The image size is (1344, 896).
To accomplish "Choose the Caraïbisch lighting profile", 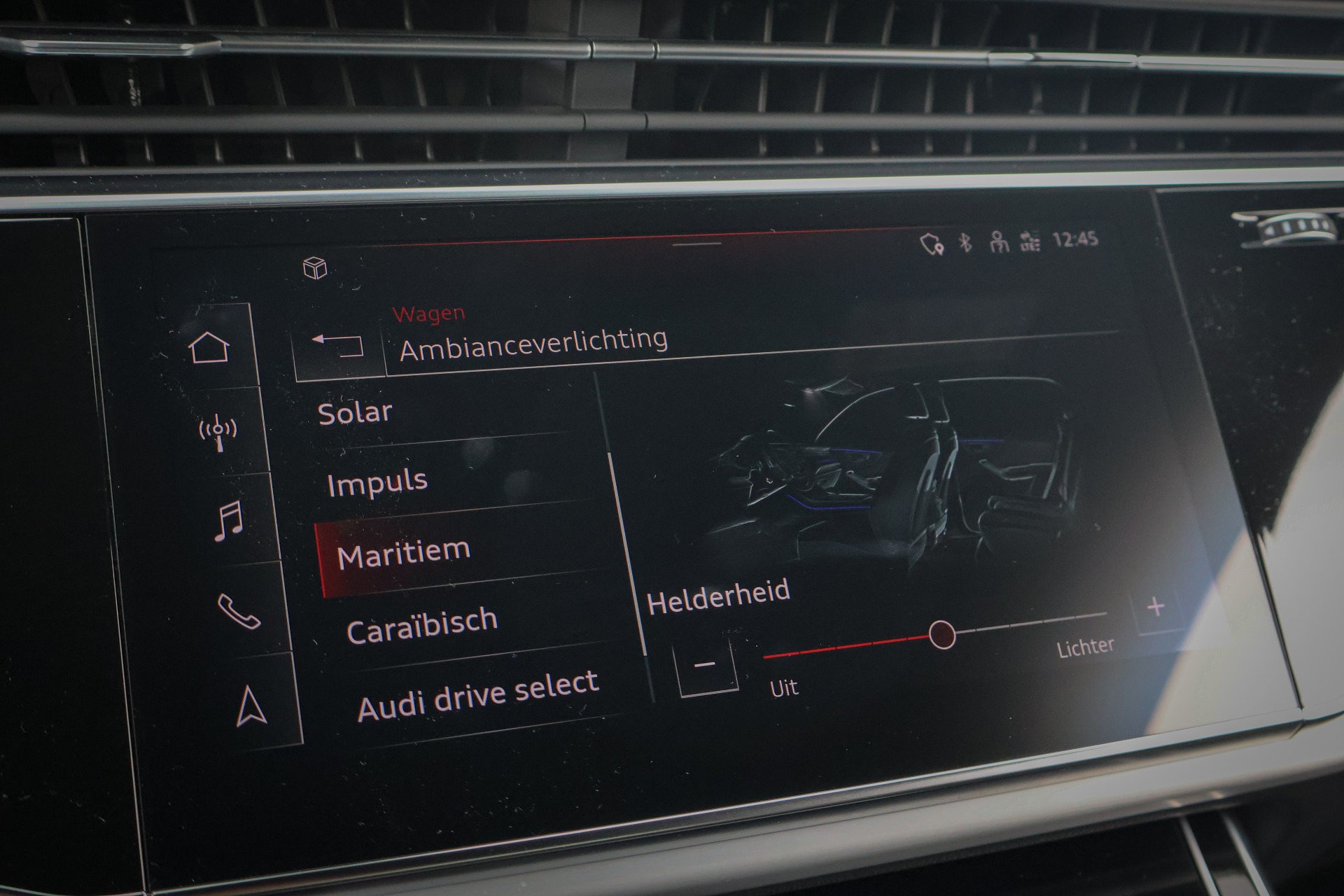I will (422, 625).
